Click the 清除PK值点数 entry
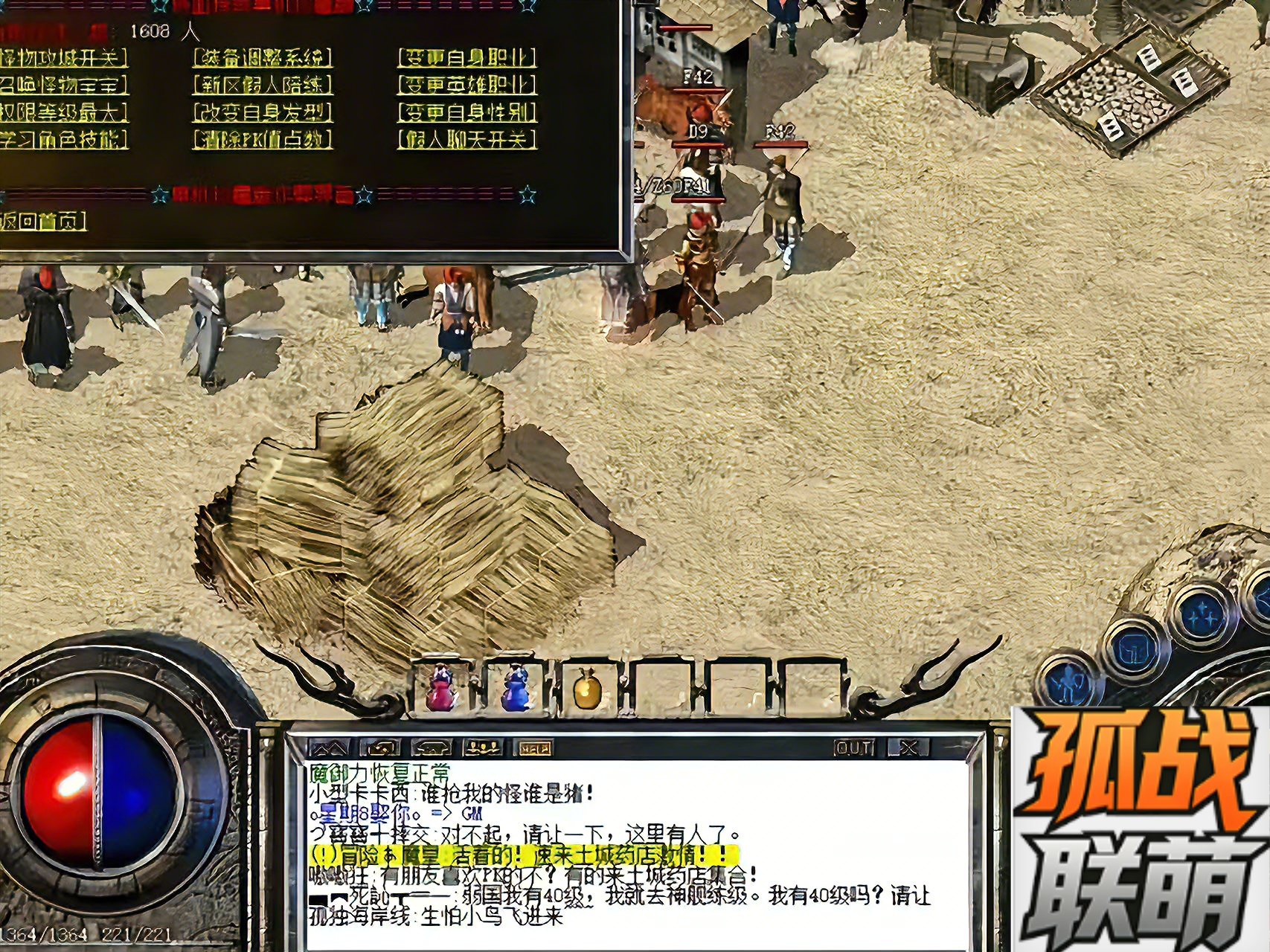1270x952 pixels. click(x=262, y=139)
